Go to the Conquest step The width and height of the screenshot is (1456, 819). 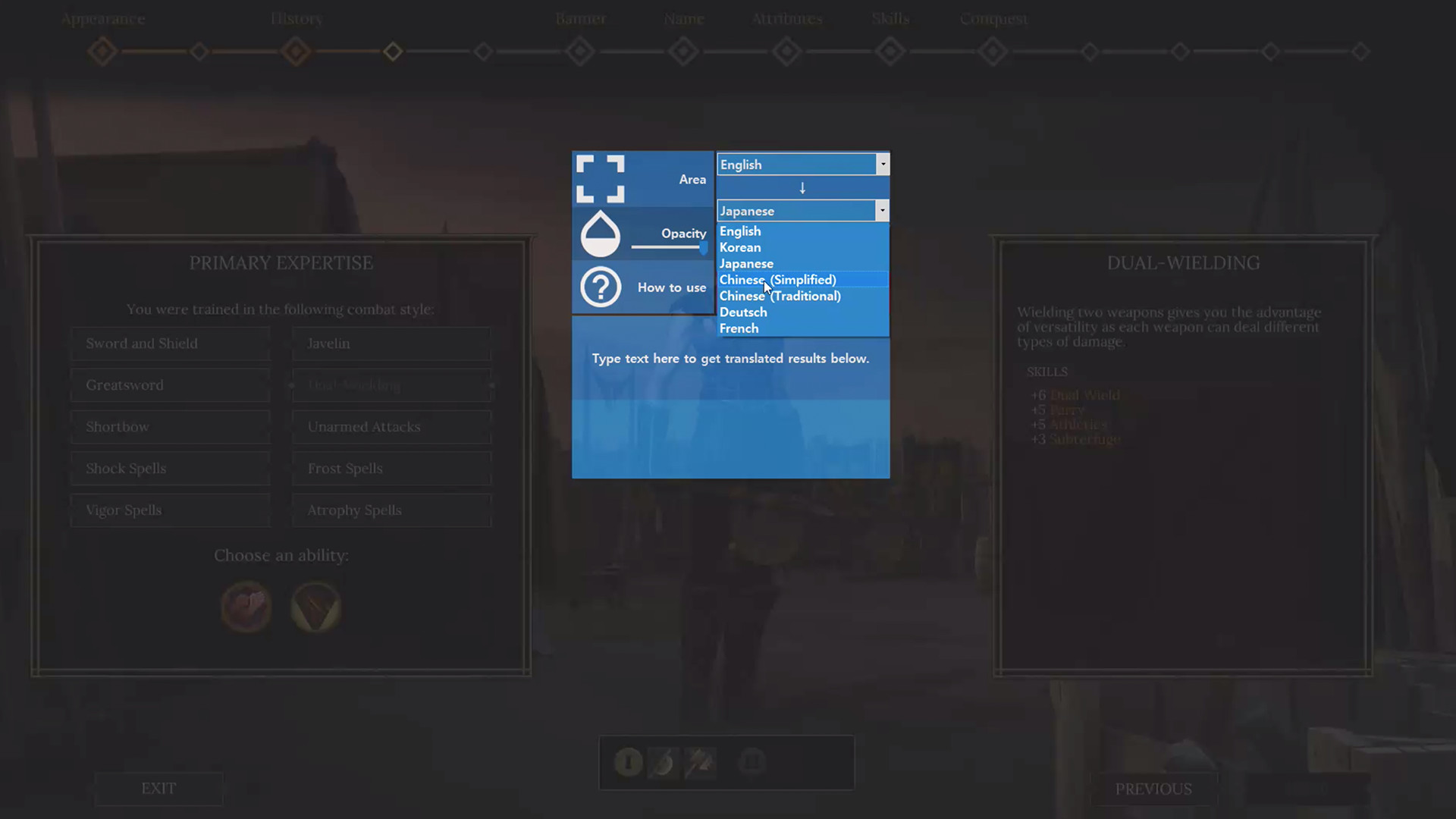pyautogui.click(x=993, y=52)
